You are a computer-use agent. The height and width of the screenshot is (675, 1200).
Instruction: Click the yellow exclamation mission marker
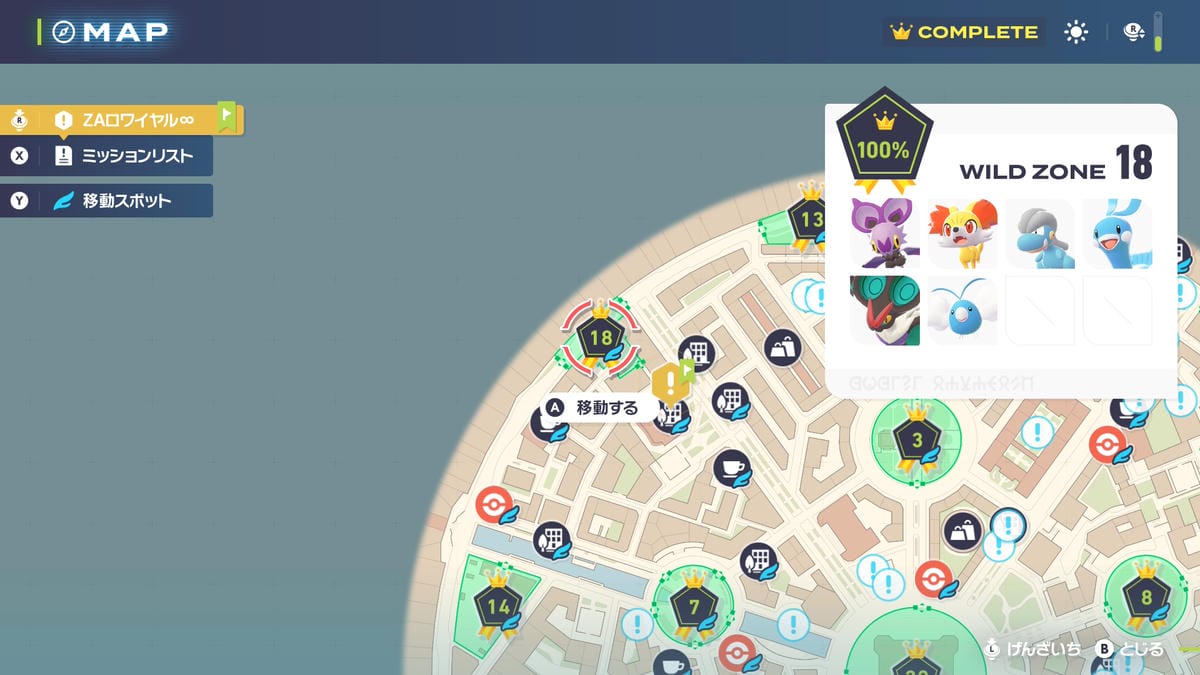click(x=668, y=382)
